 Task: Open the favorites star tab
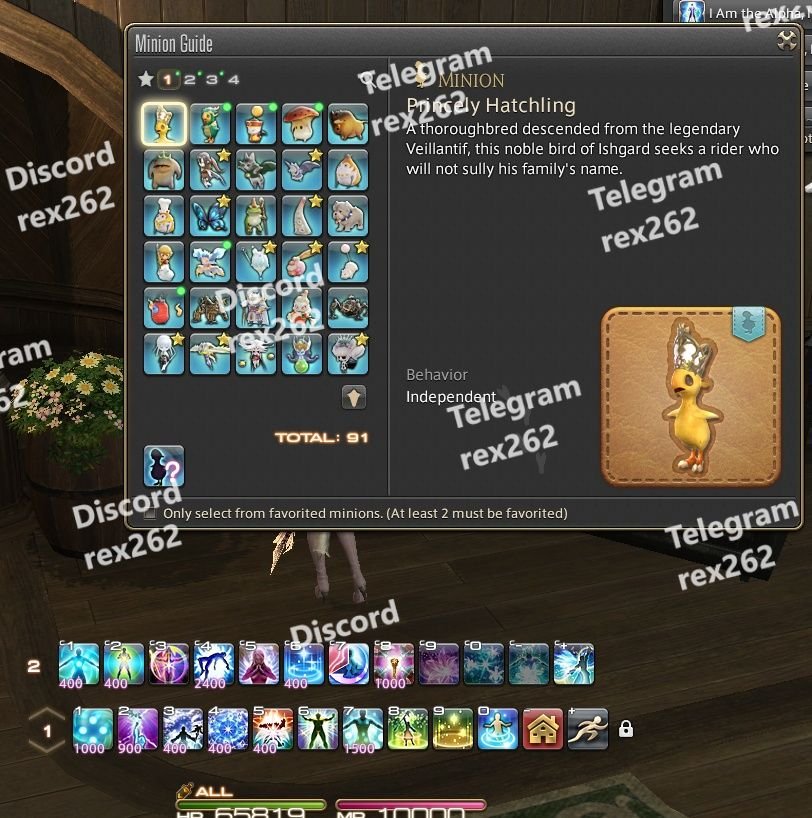pos(146,79)
